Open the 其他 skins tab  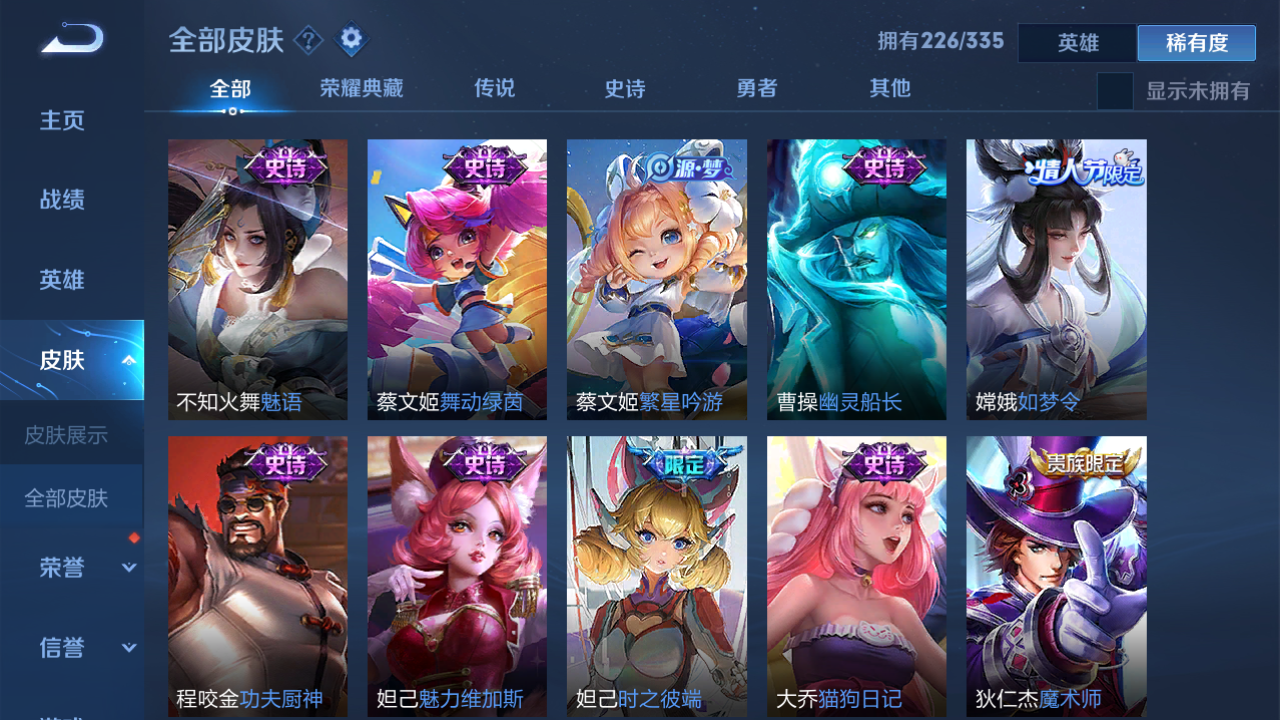(x=889, y=88)
